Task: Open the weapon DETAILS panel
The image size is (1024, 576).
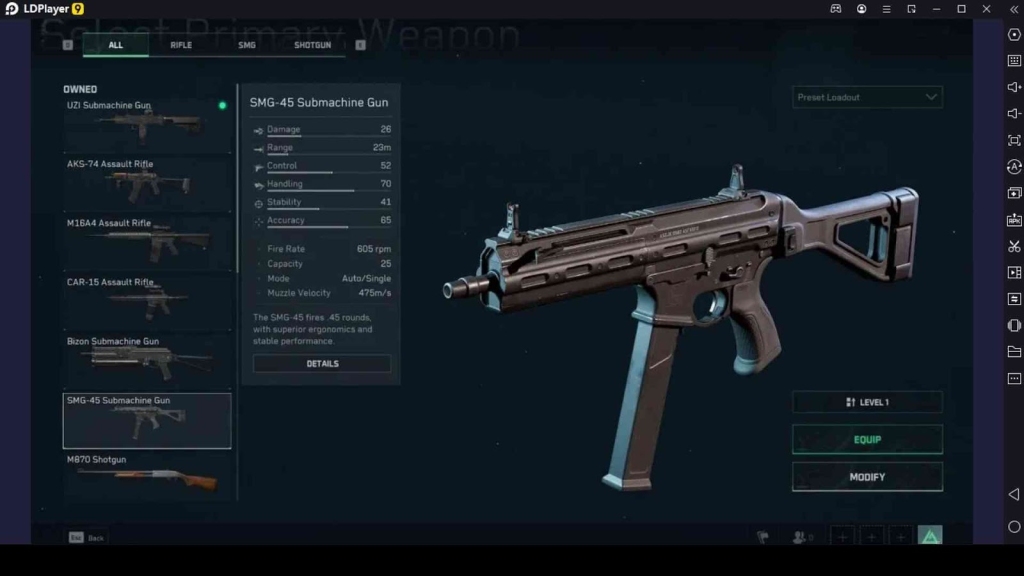Action: click(322, 364)
